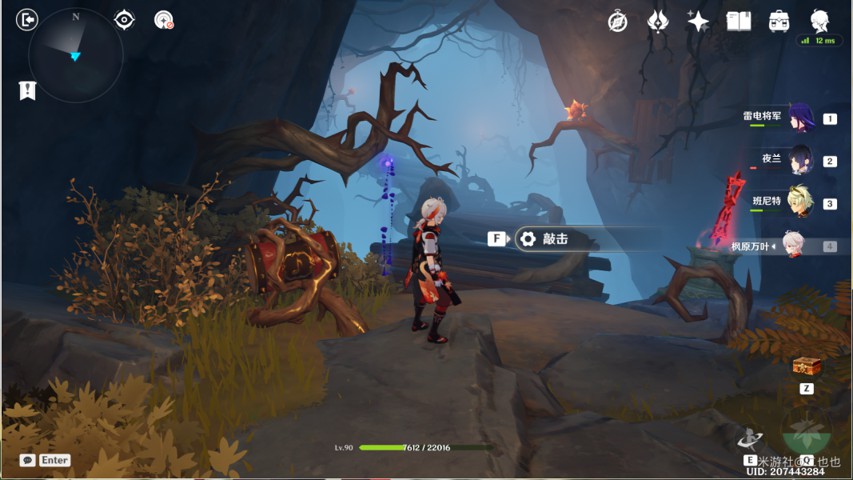Activate the eye-shaped elemental sight icon
The image size is (853, 480).
click(124, 20)
